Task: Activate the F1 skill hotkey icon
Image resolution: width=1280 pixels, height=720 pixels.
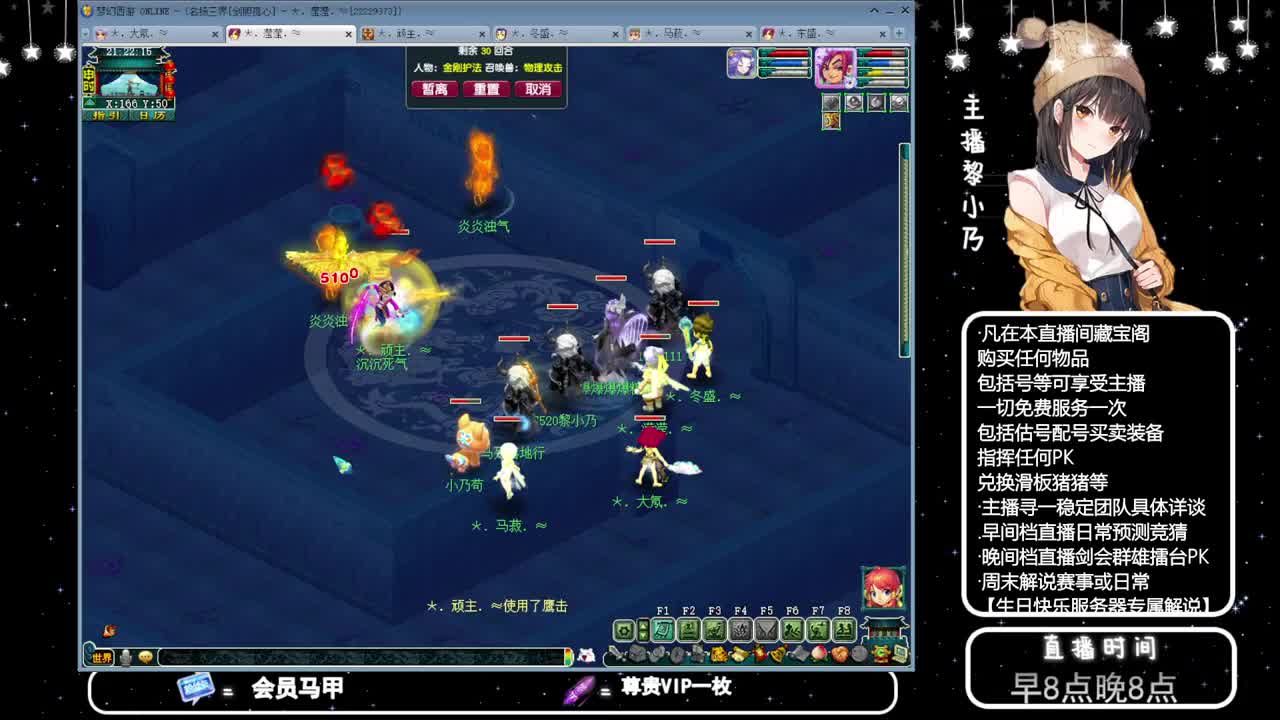Action: pos(661,630)
